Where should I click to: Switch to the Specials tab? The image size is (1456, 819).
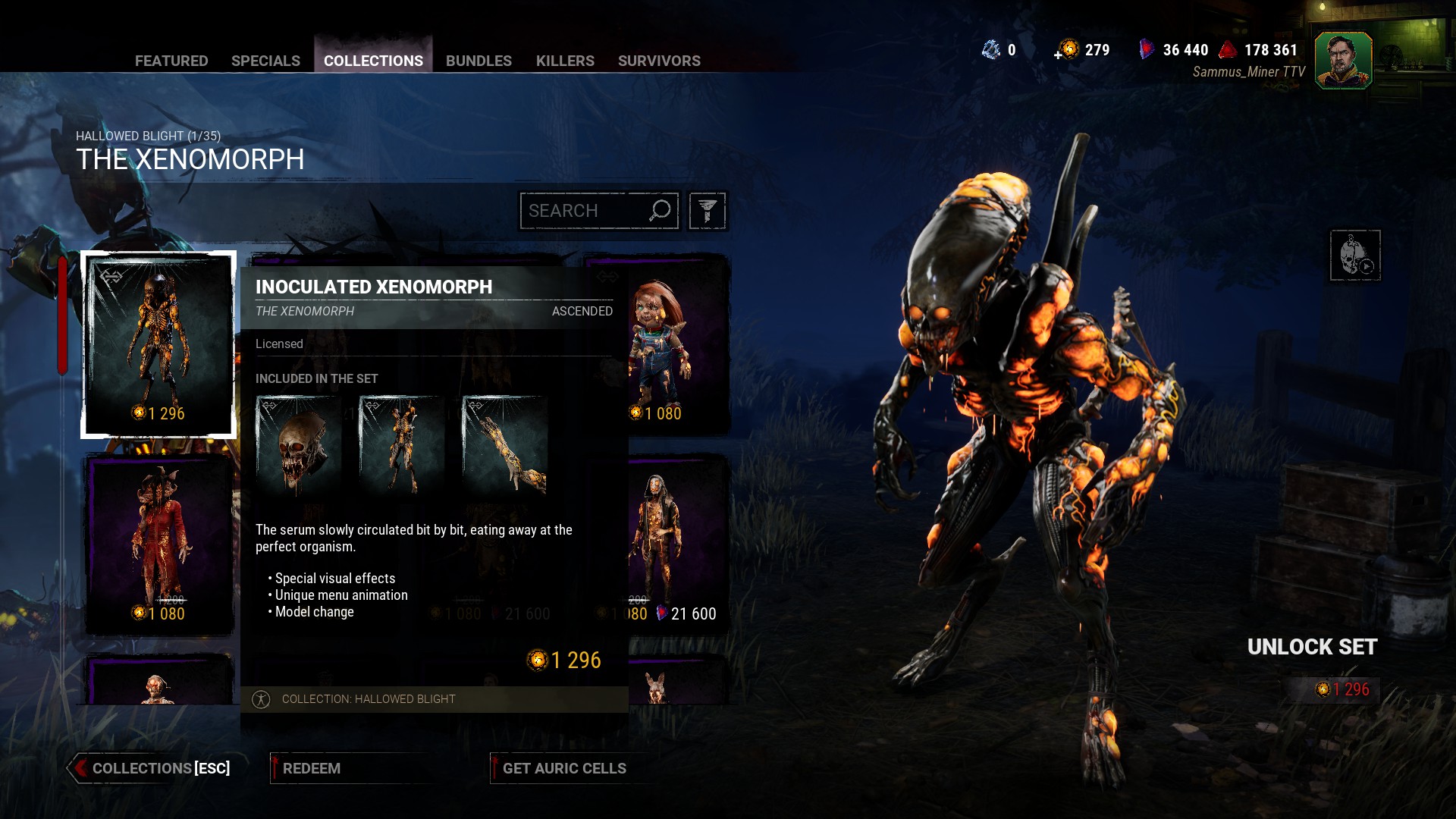(x=265, y=61)
